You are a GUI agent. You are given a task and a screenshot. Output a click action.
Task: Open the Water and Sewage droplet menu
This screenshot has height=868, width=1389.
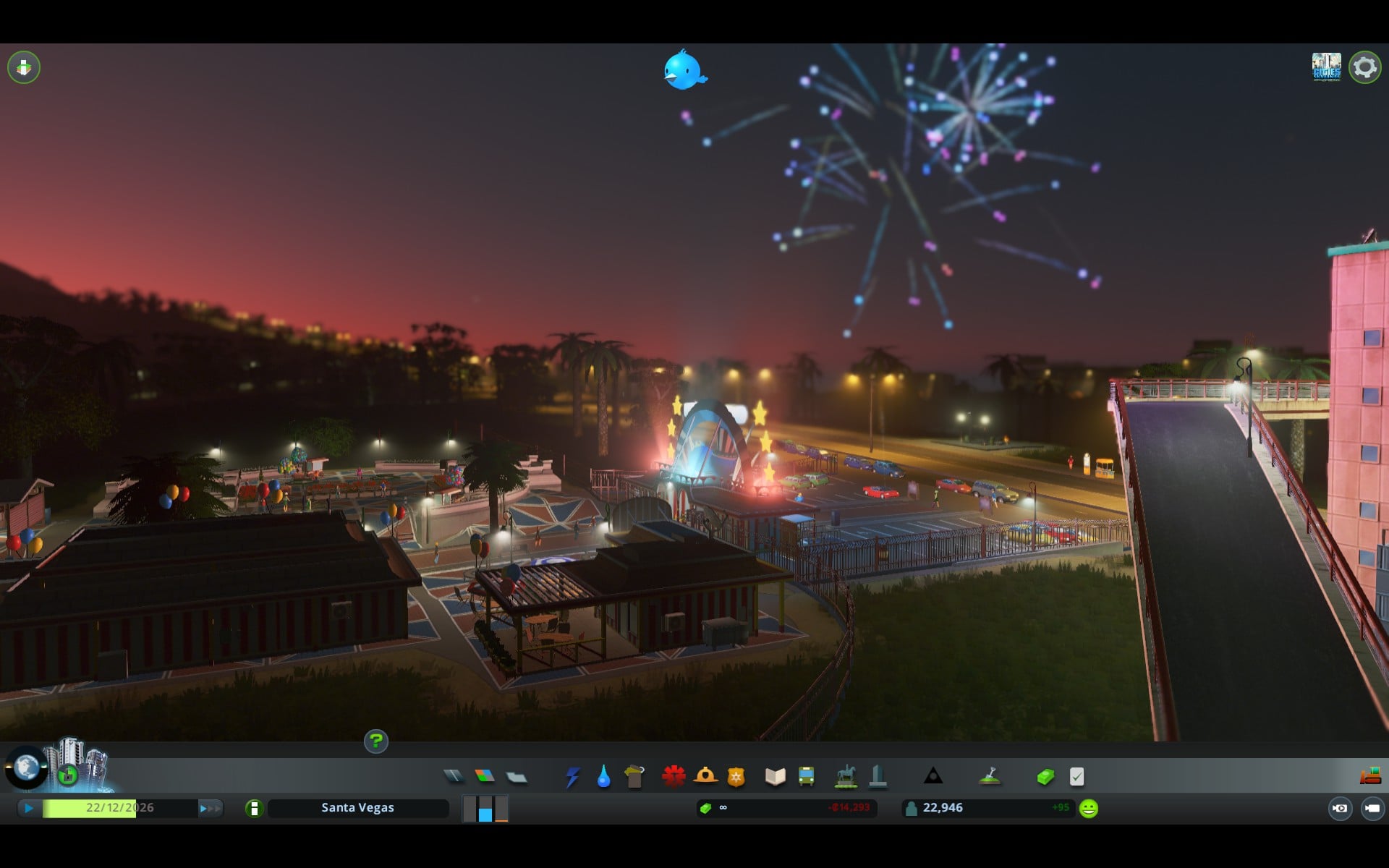tap(603, 777)
